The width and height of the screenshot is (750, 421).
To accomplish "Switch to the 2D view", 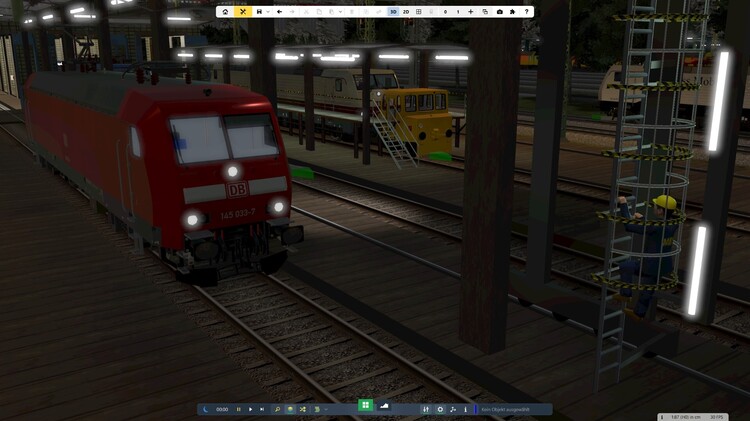I will pos(406,12).
